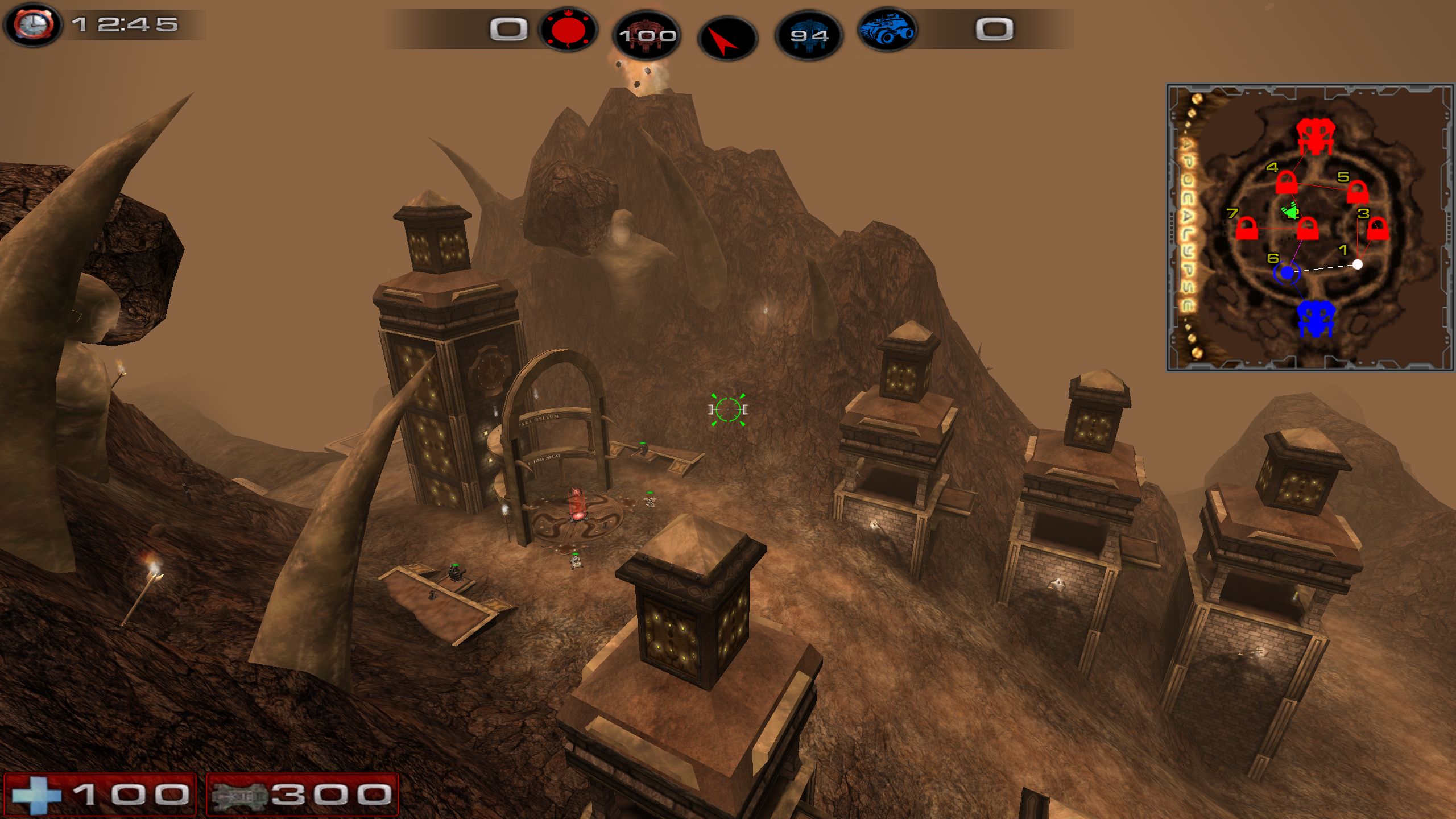
Task: Click the red compass arrow indicator
Action: tap(727, 37)
